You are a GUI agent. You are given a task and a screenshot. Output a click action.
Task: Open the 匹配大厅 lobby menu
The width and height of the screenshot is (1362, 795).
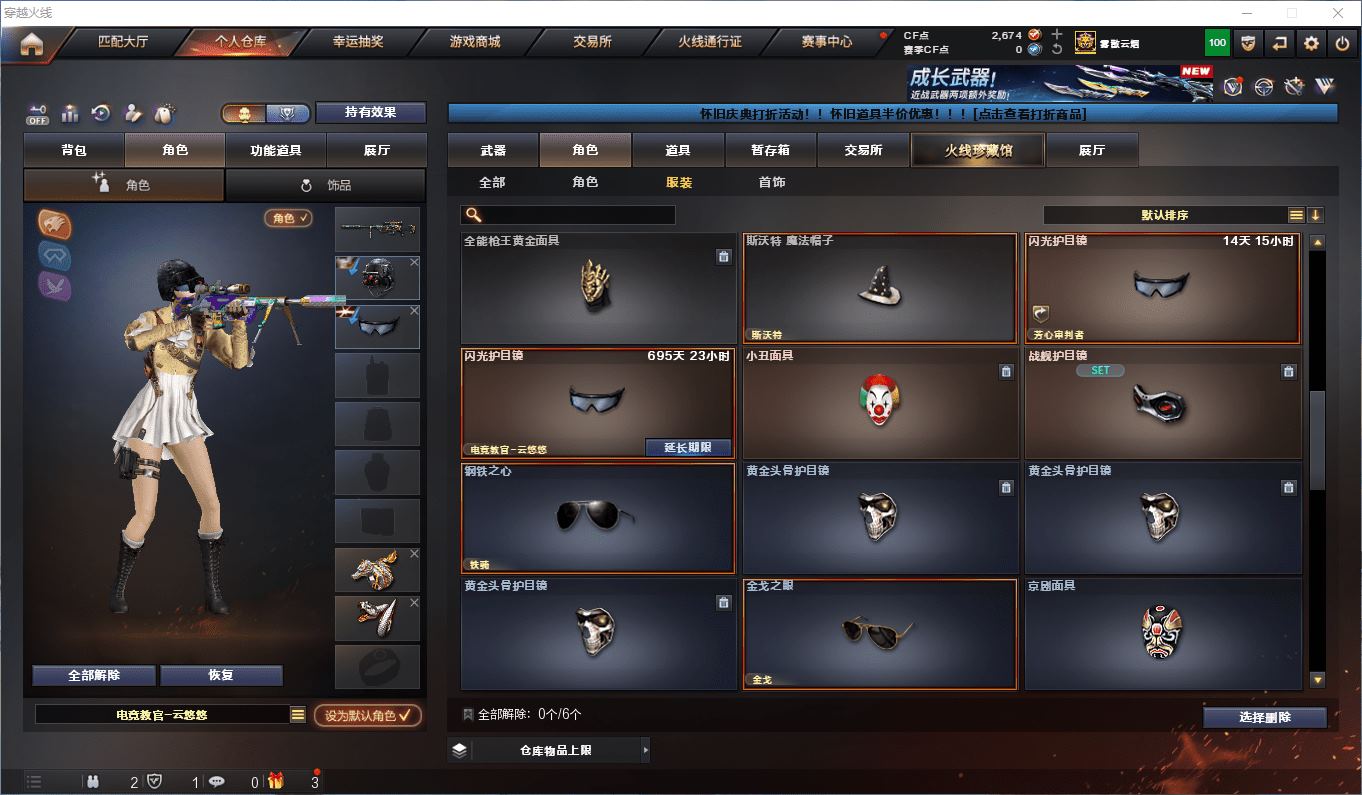pos(123,42)
